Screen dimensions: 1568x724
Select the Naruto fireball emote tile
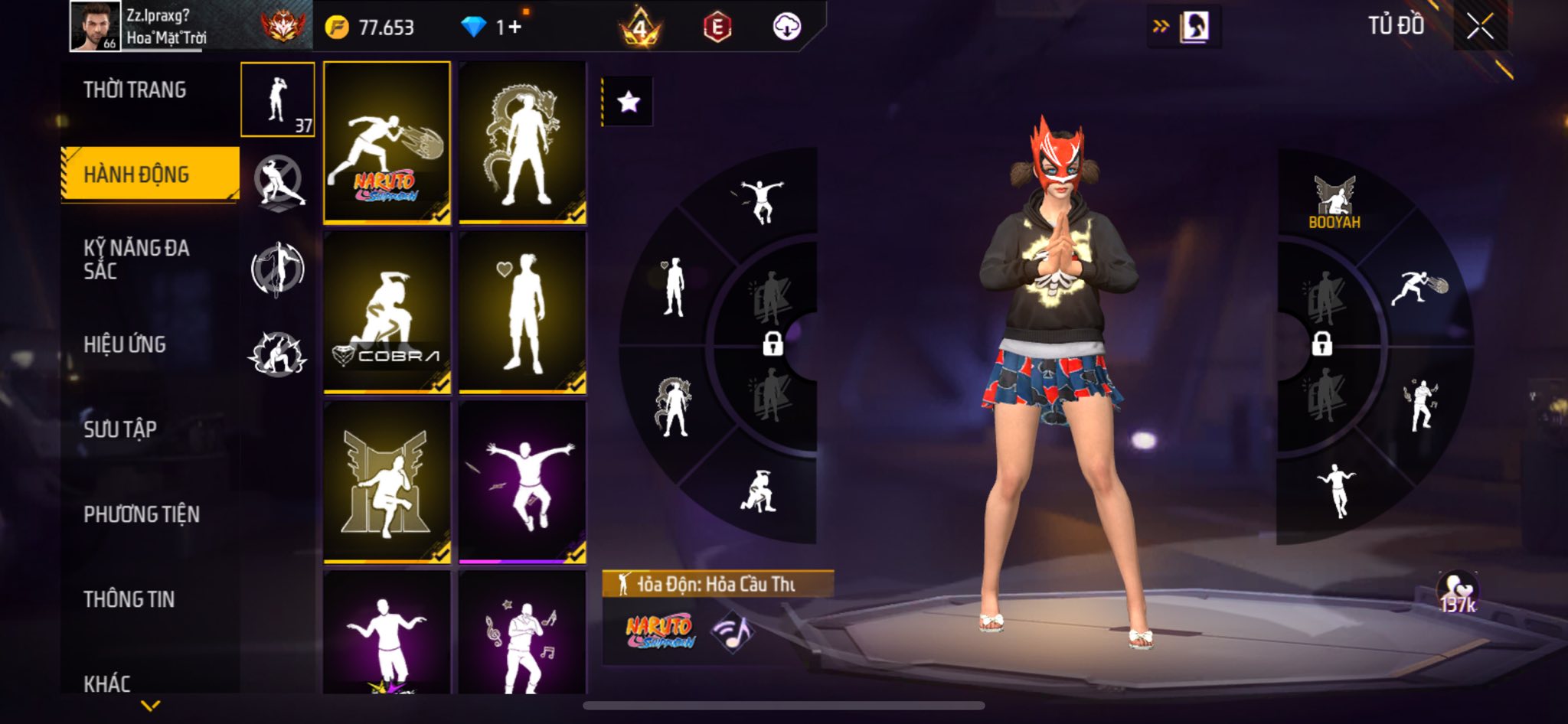tap(387, 142)
